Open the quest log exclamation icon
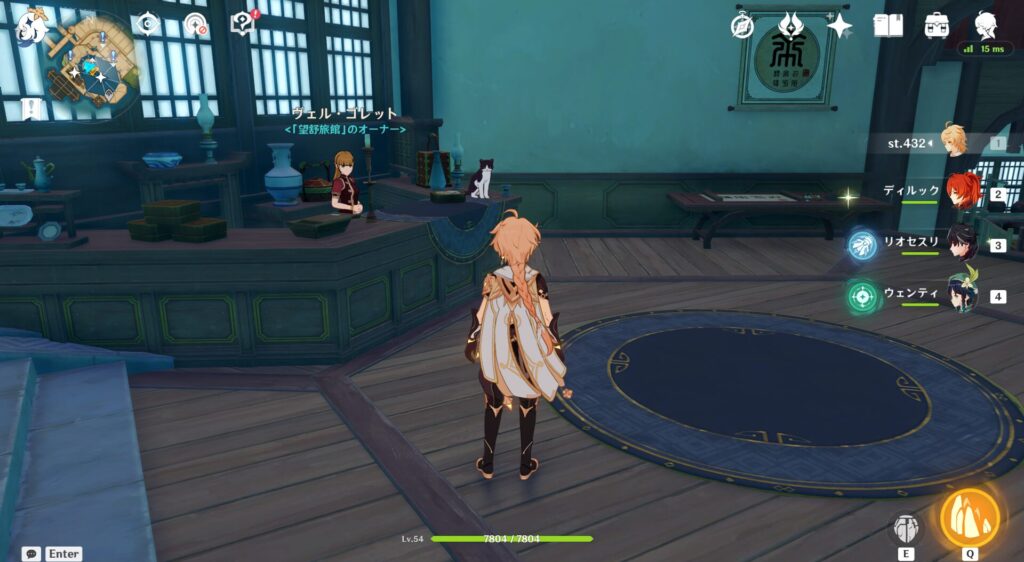Image resolution: width=1024 pixels, height=562 pixels. click(x=31, y=108)
